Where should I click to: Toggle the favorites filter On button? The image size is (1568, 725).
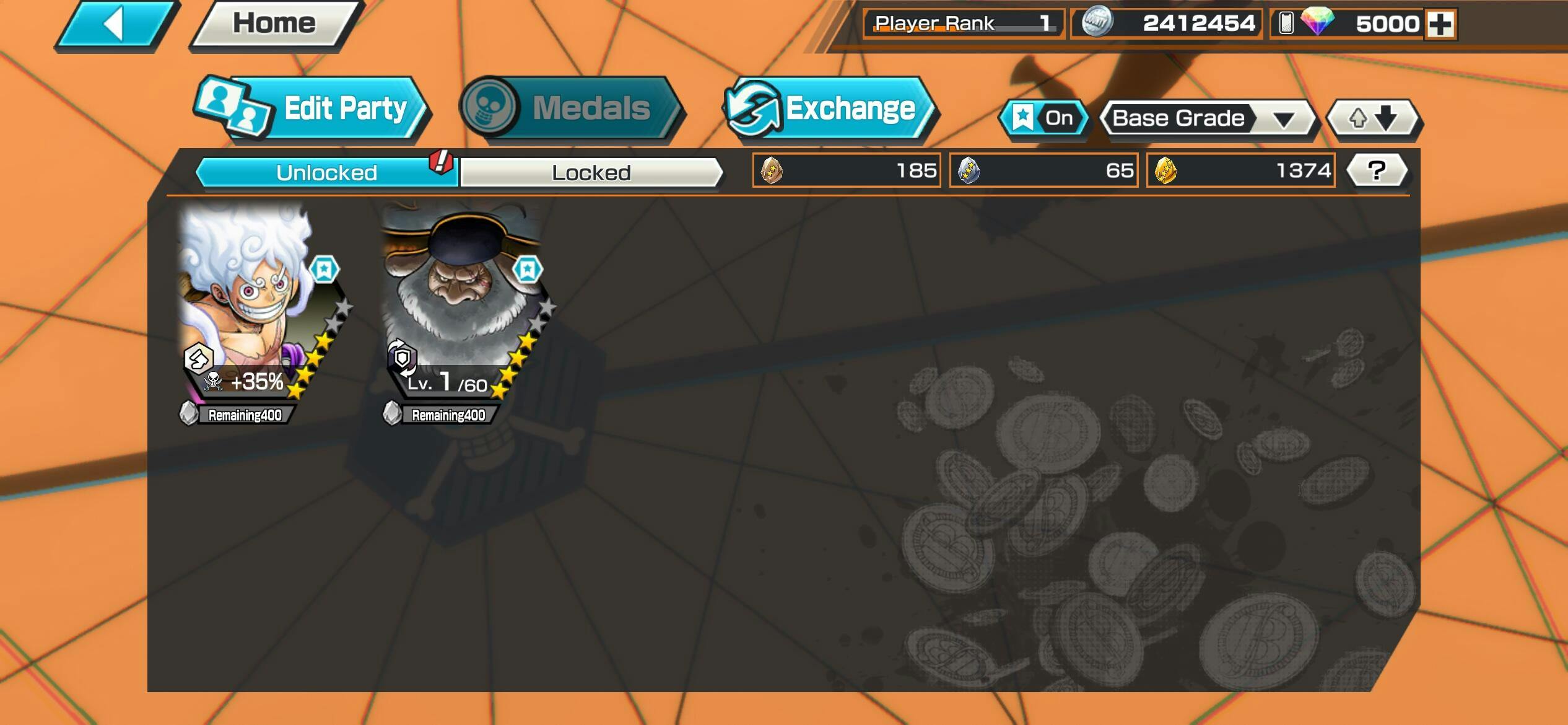click(1045, 118)
